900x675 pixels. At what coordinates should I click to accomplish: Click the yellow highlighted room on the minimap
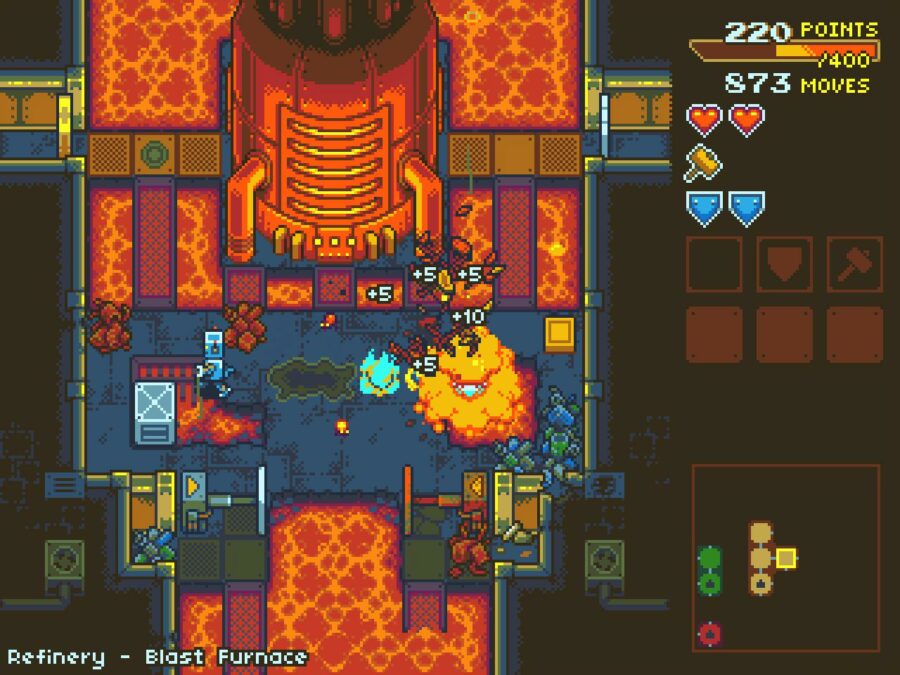(x=786, y=557)
